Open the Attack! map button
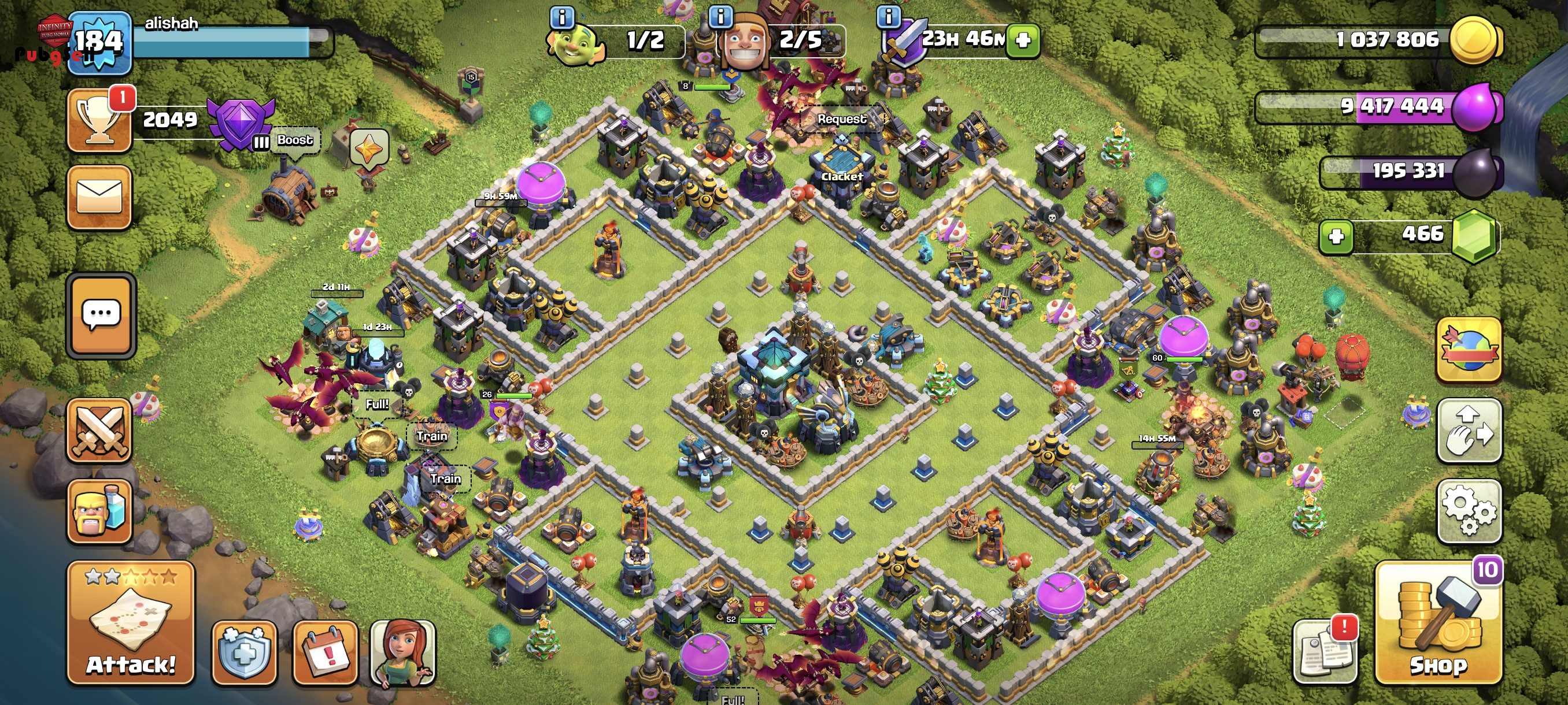The width and height of the screenshot is (1568, 705). point(130,623)
